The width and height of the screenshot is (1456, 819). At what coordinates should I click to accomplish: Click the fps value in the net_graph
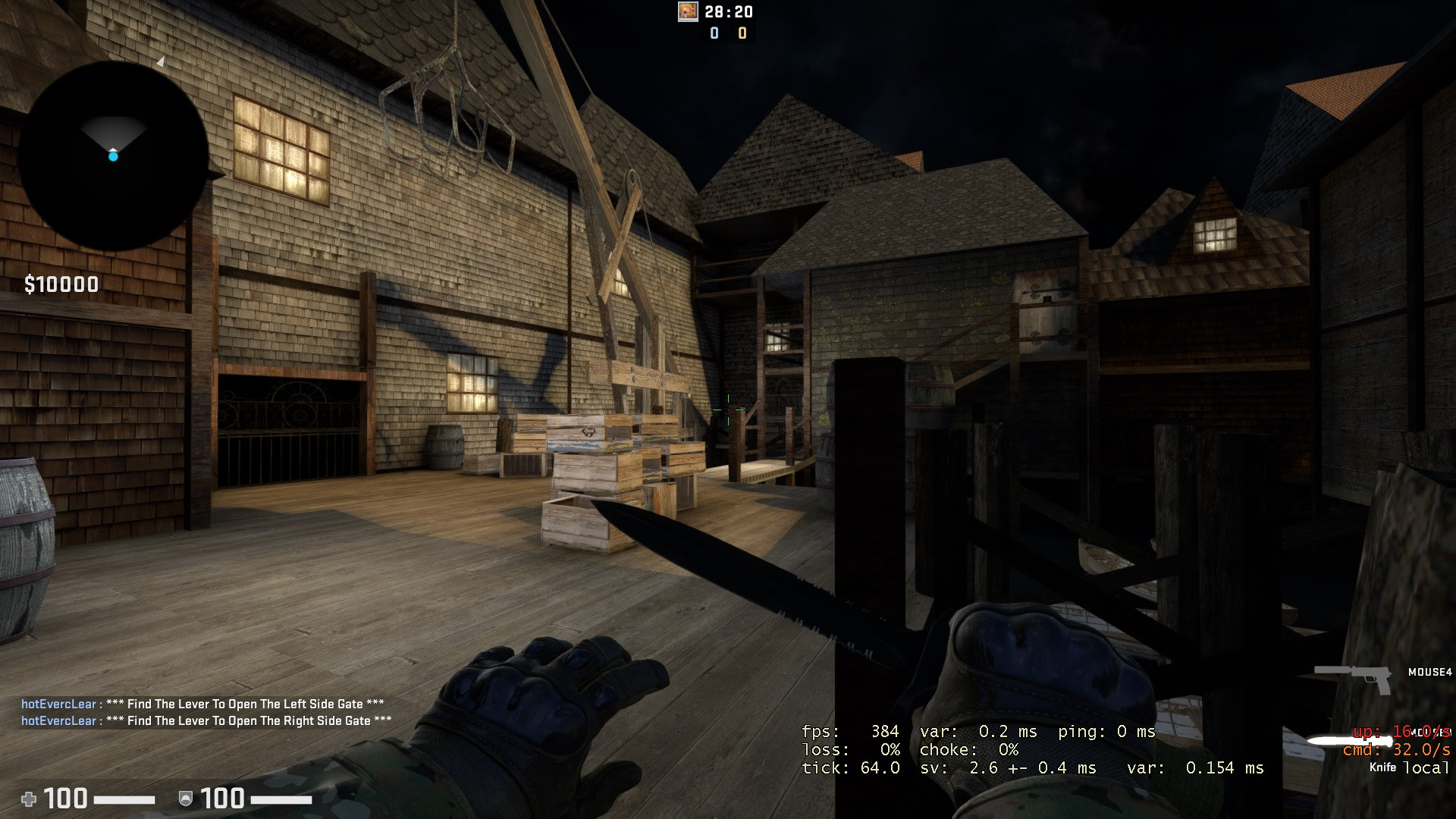(x=883, y=732)
